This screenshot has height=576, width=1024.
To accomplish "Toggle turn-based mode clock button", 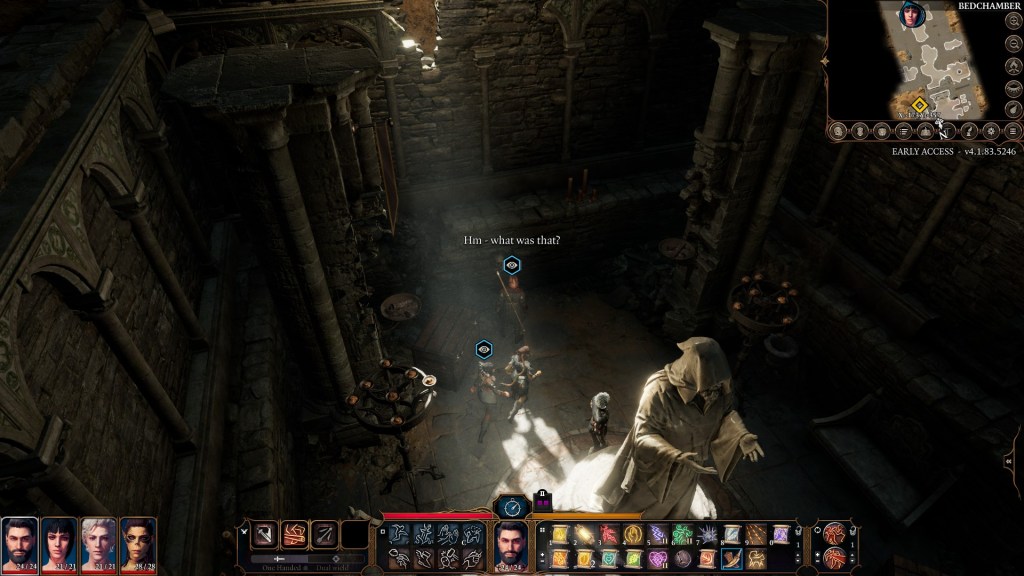I will pos(511,507).
